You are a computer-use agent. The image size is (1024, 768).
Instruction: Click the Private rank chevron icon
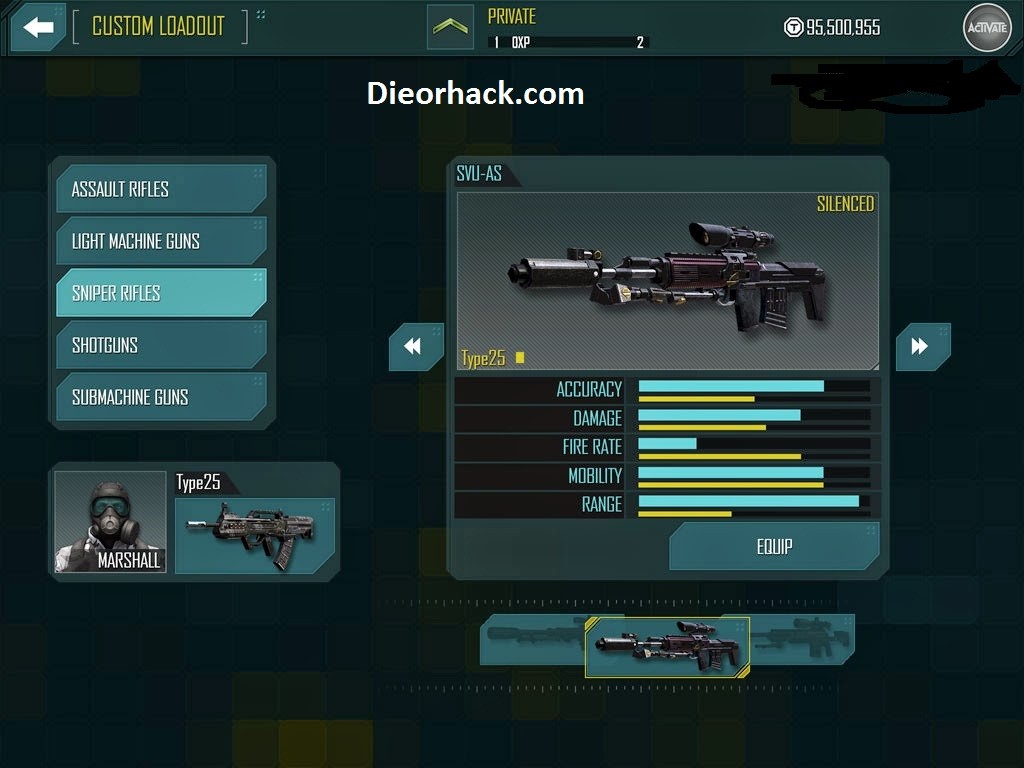(450, 27)
